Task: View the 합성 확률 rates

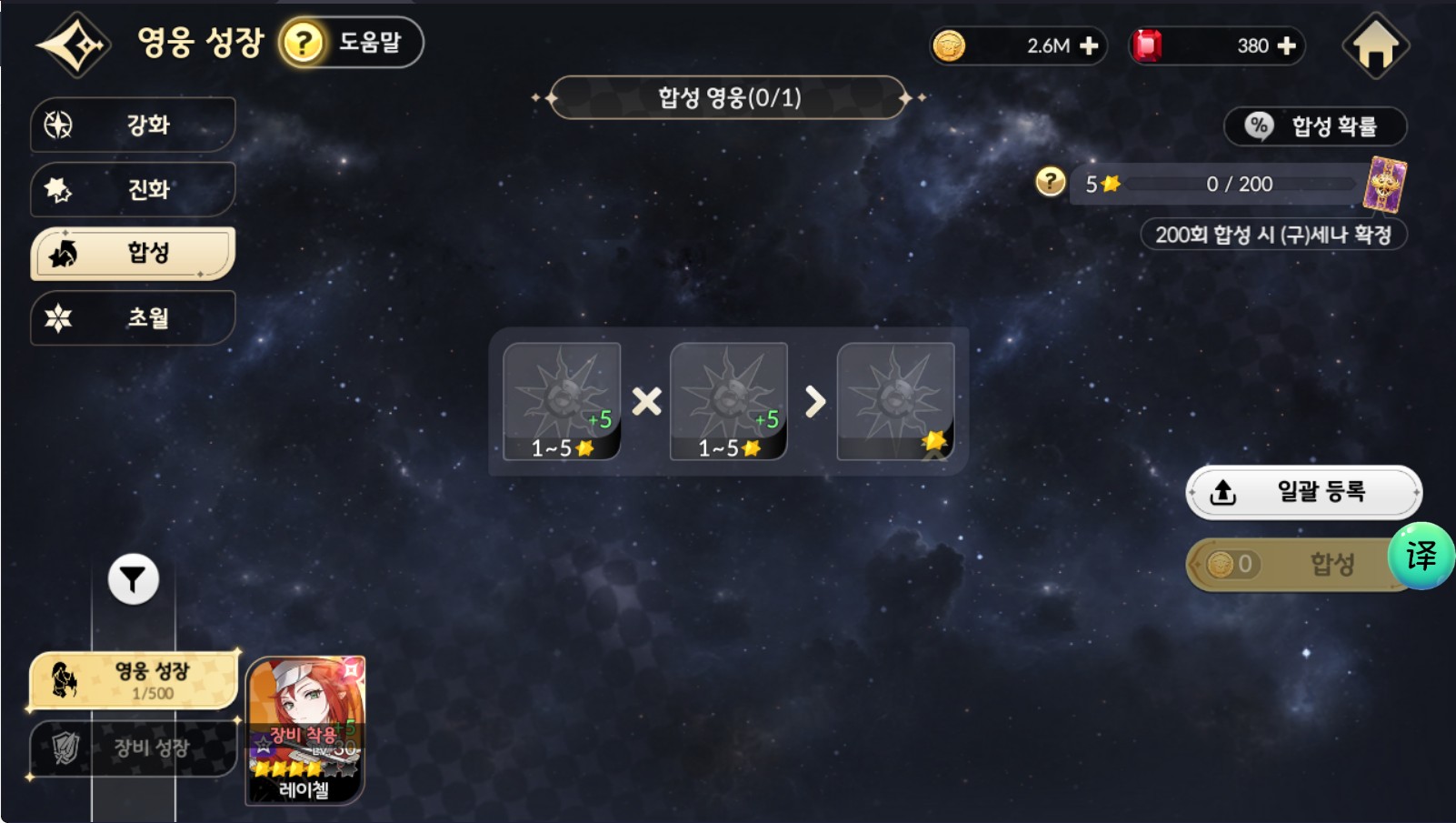Action: (1315, 126)
